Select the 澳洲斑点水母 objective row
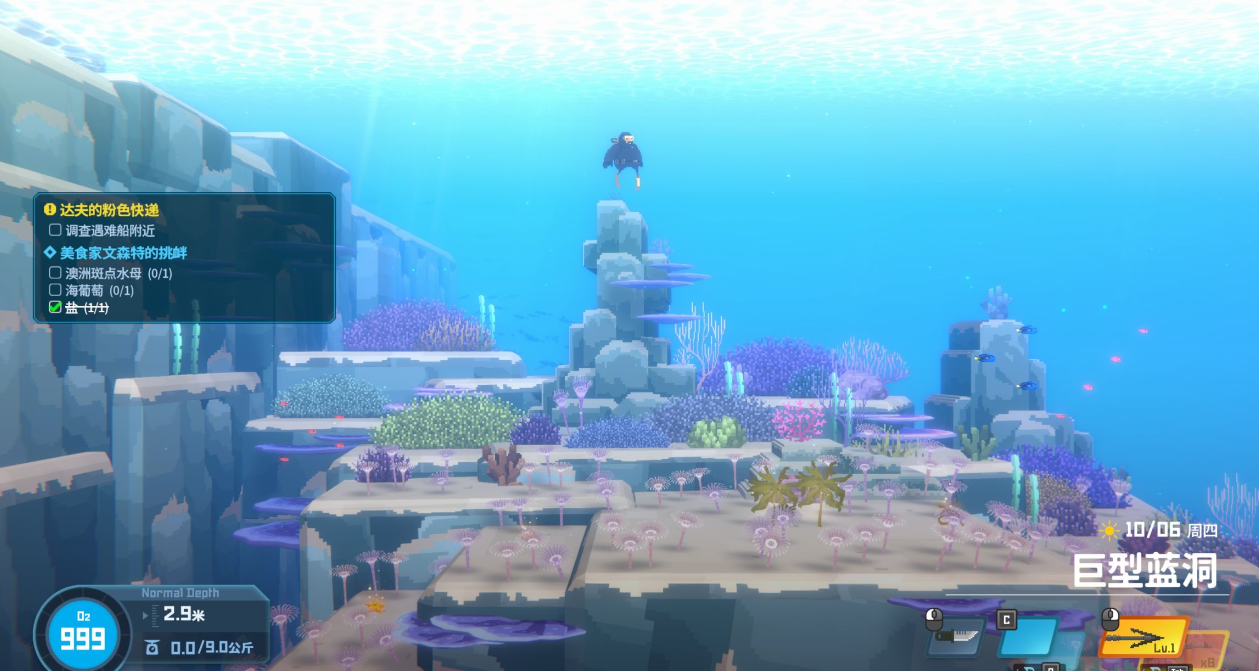This screenshot has height=671, width=1259. 118,272
